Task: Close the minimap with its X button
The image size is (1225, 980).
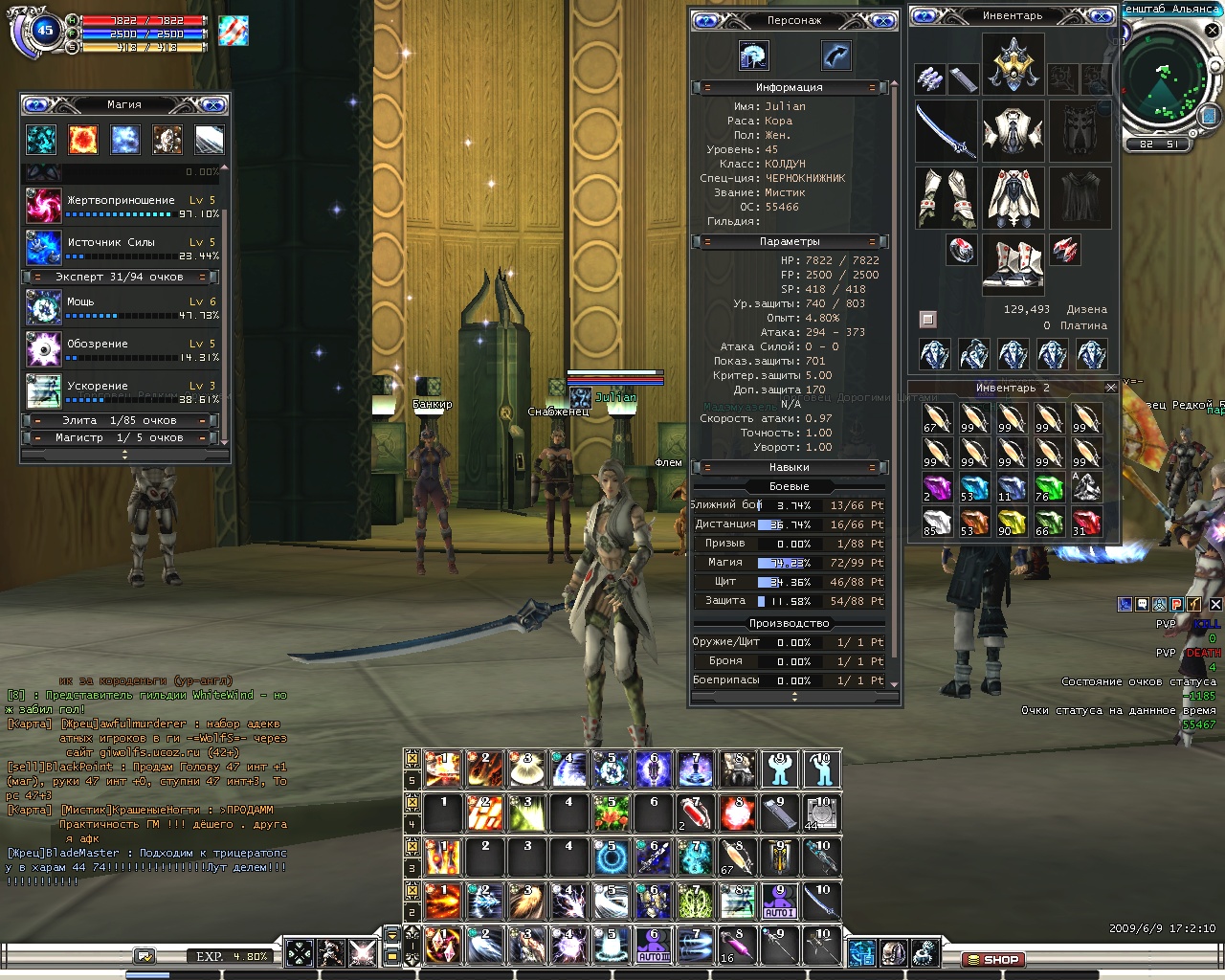Action: [x=1213, y=32]
